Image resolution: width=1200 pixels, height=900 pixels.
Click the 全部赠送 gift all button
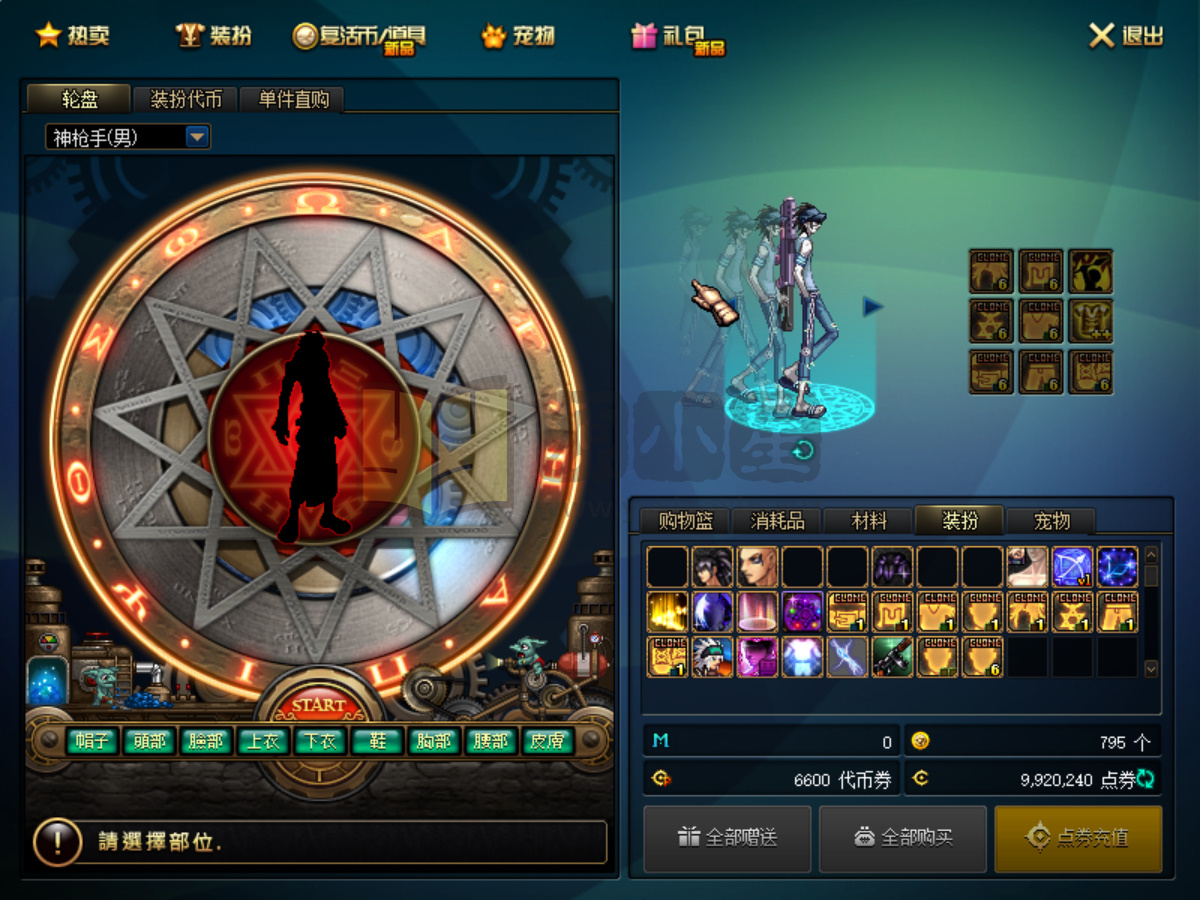[x=727, y=838]
